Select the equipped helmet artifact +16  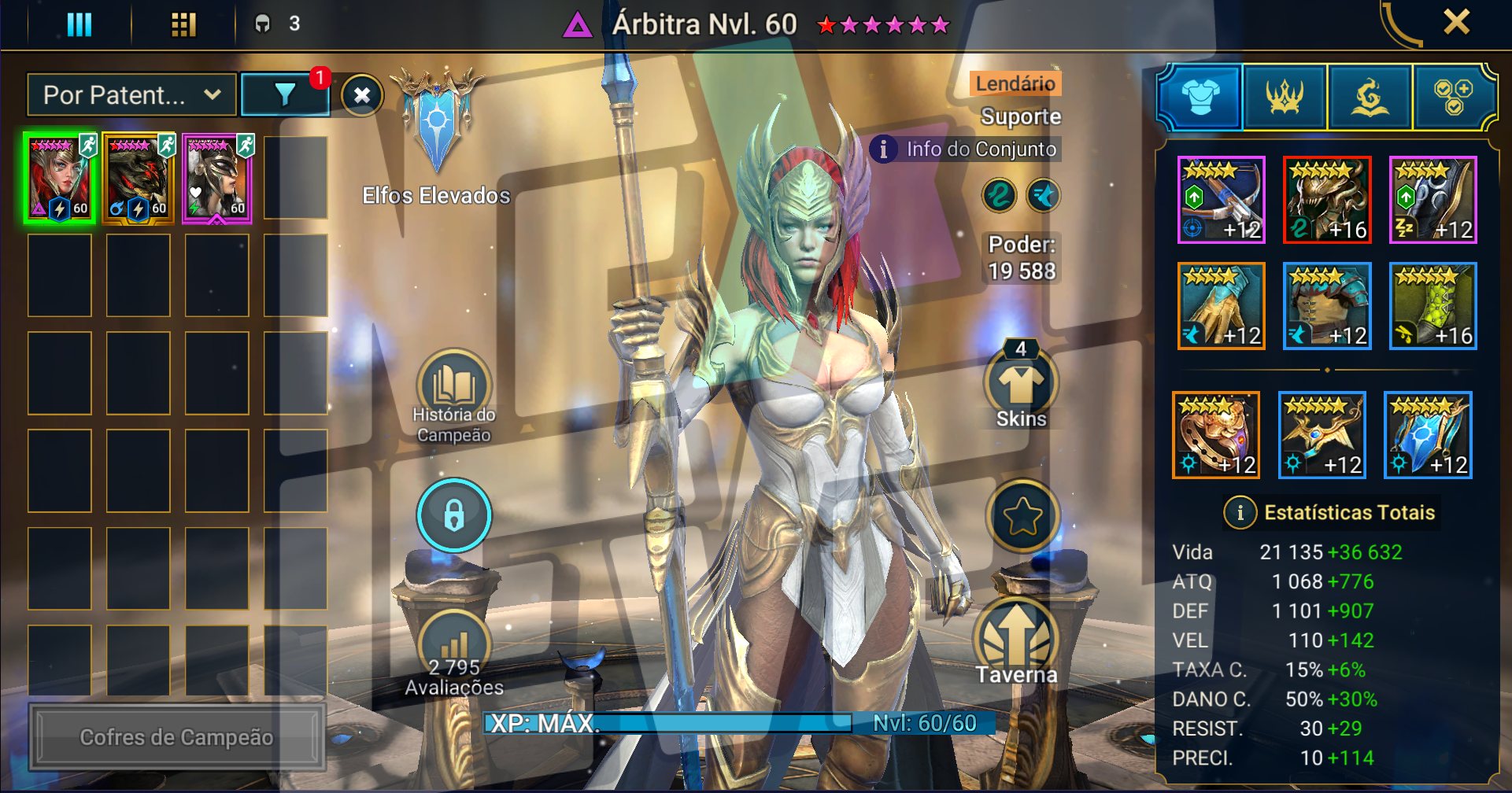(1327, 200)
